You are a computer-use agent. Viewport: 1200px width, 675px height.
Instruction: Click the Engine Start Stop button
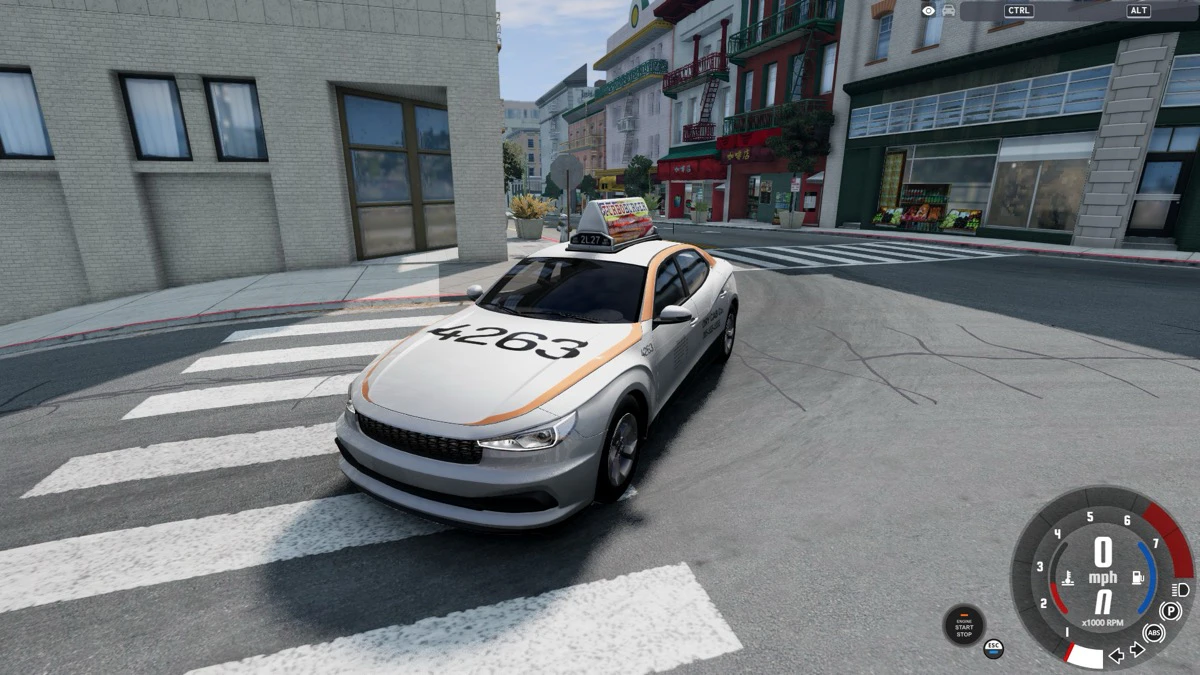(x=964, y=625)
